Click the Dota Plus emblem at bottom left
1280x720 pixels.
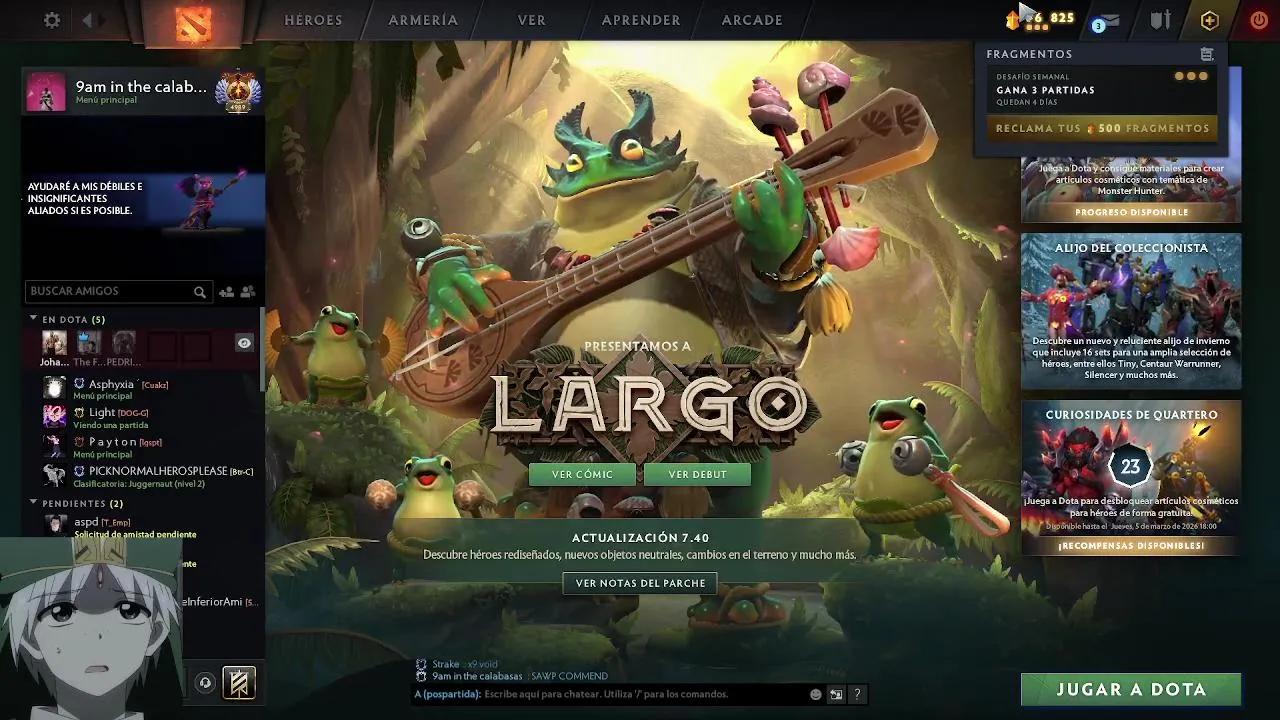click(x=238, y=683)
